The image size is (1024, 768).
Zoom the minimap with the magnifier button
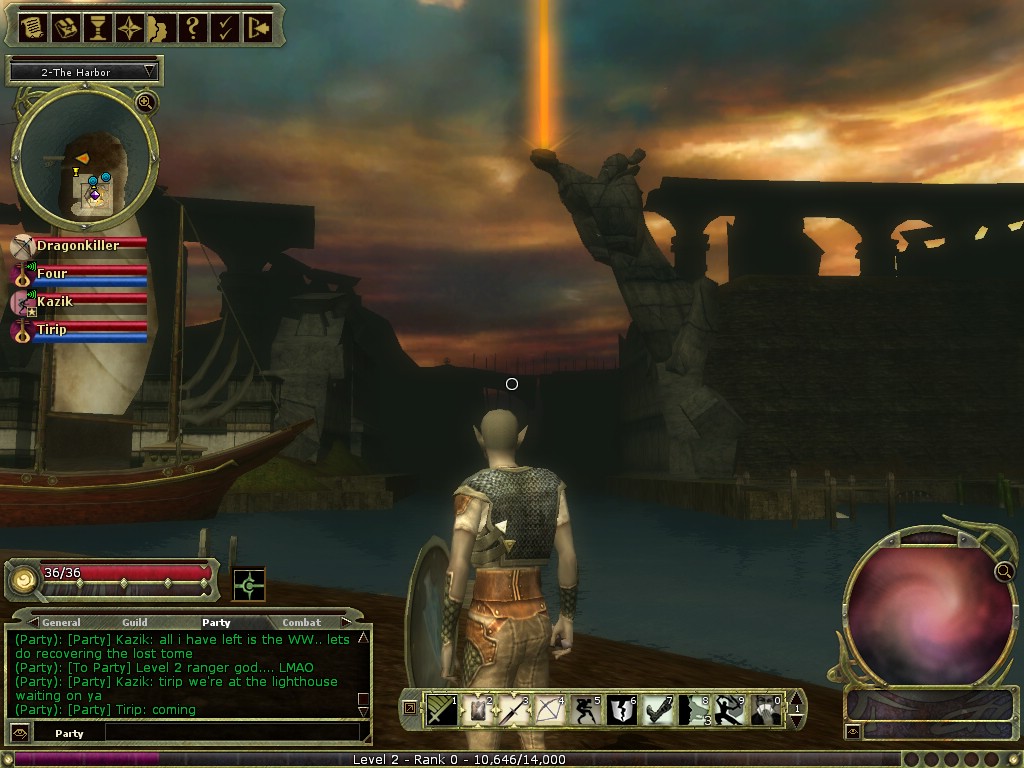click(146, 102)
